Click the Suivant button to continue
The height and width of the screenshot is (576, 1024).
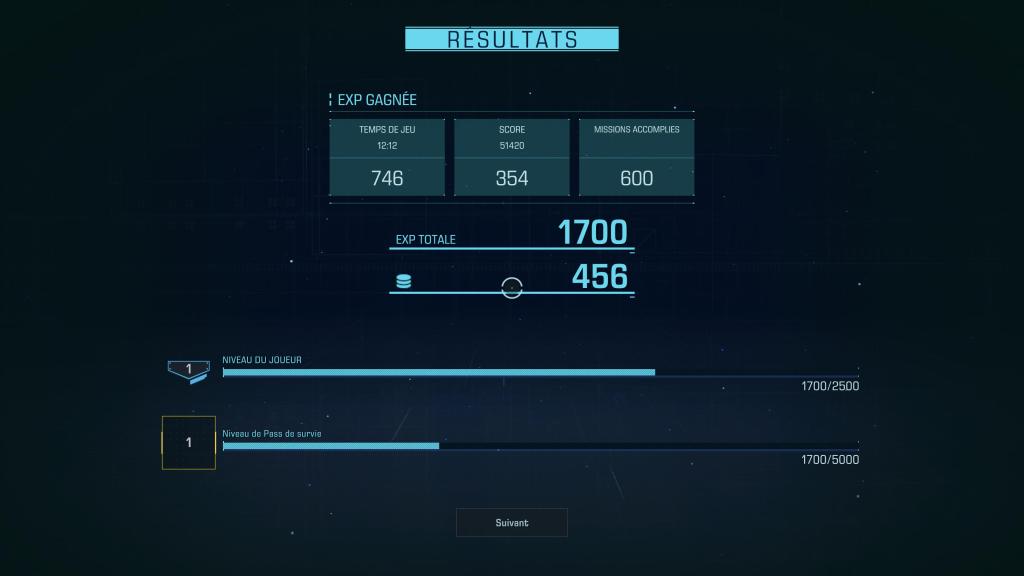tap(511, 522)
